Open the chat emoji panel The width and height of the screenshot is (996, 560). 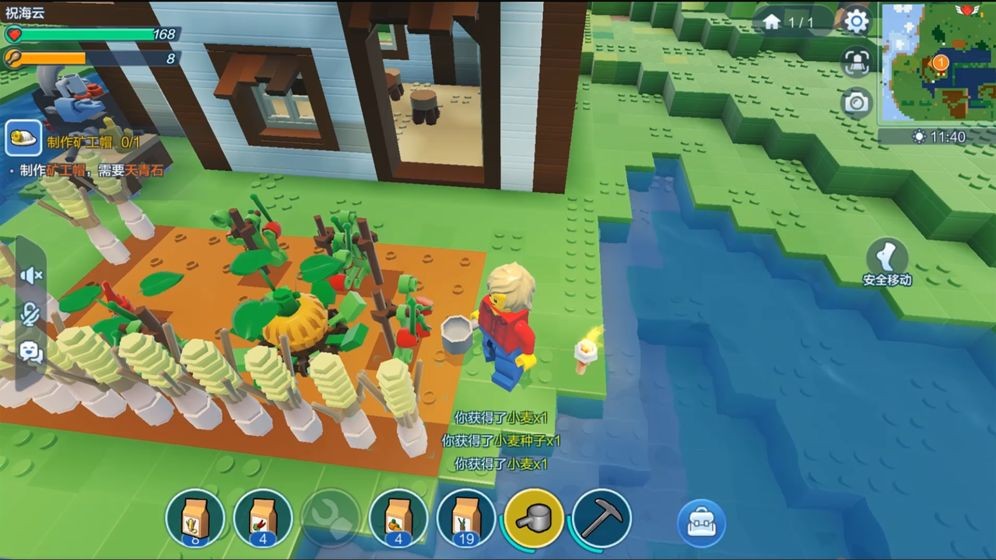(31, 352)
